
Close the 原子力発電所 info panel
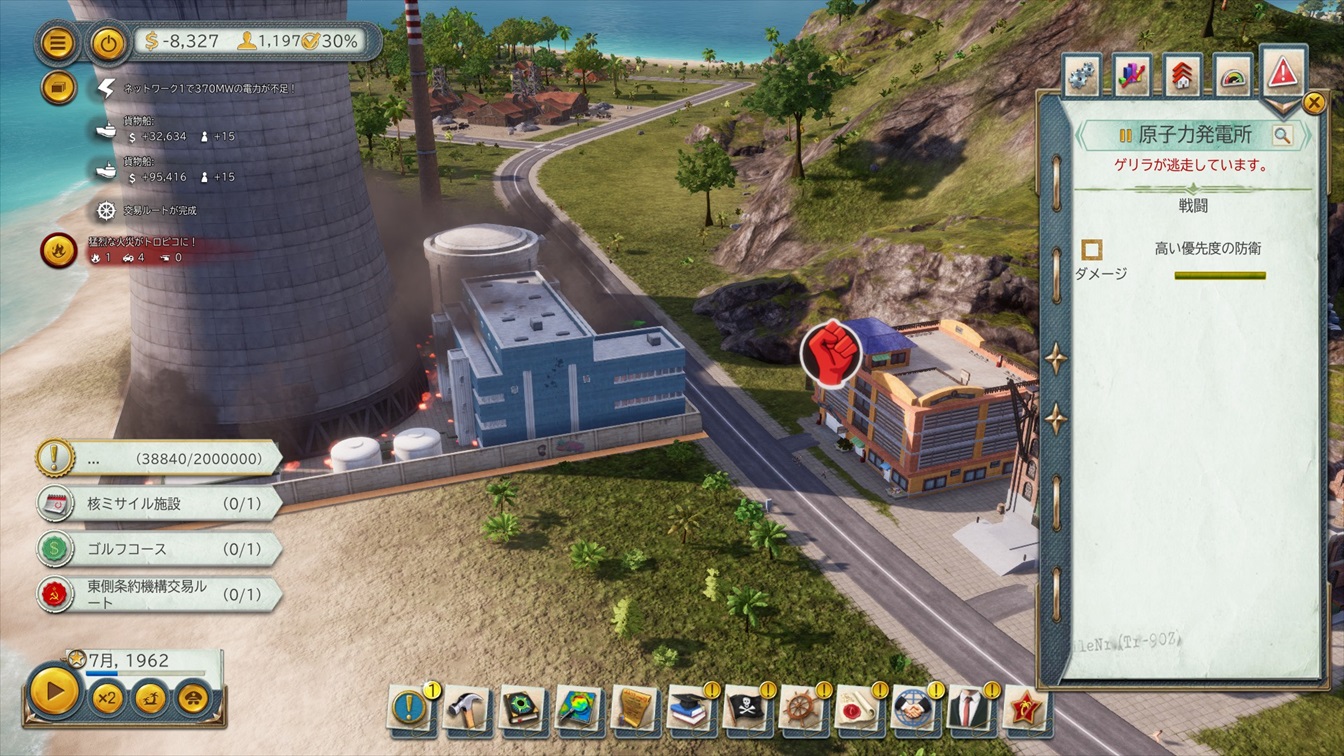(1314, 102)
